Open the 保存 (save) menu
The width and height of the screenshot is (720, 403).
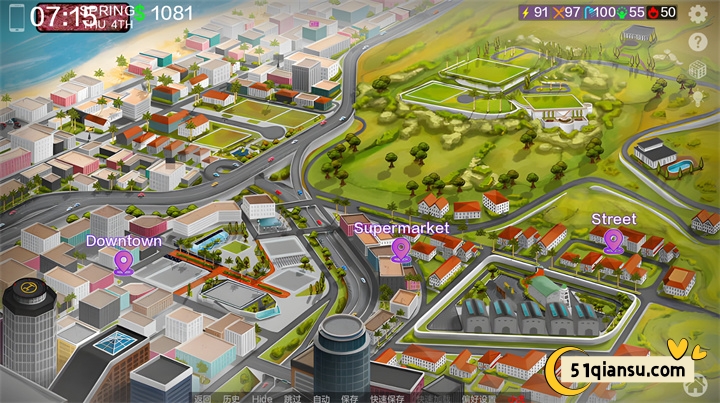coord(350,398)
